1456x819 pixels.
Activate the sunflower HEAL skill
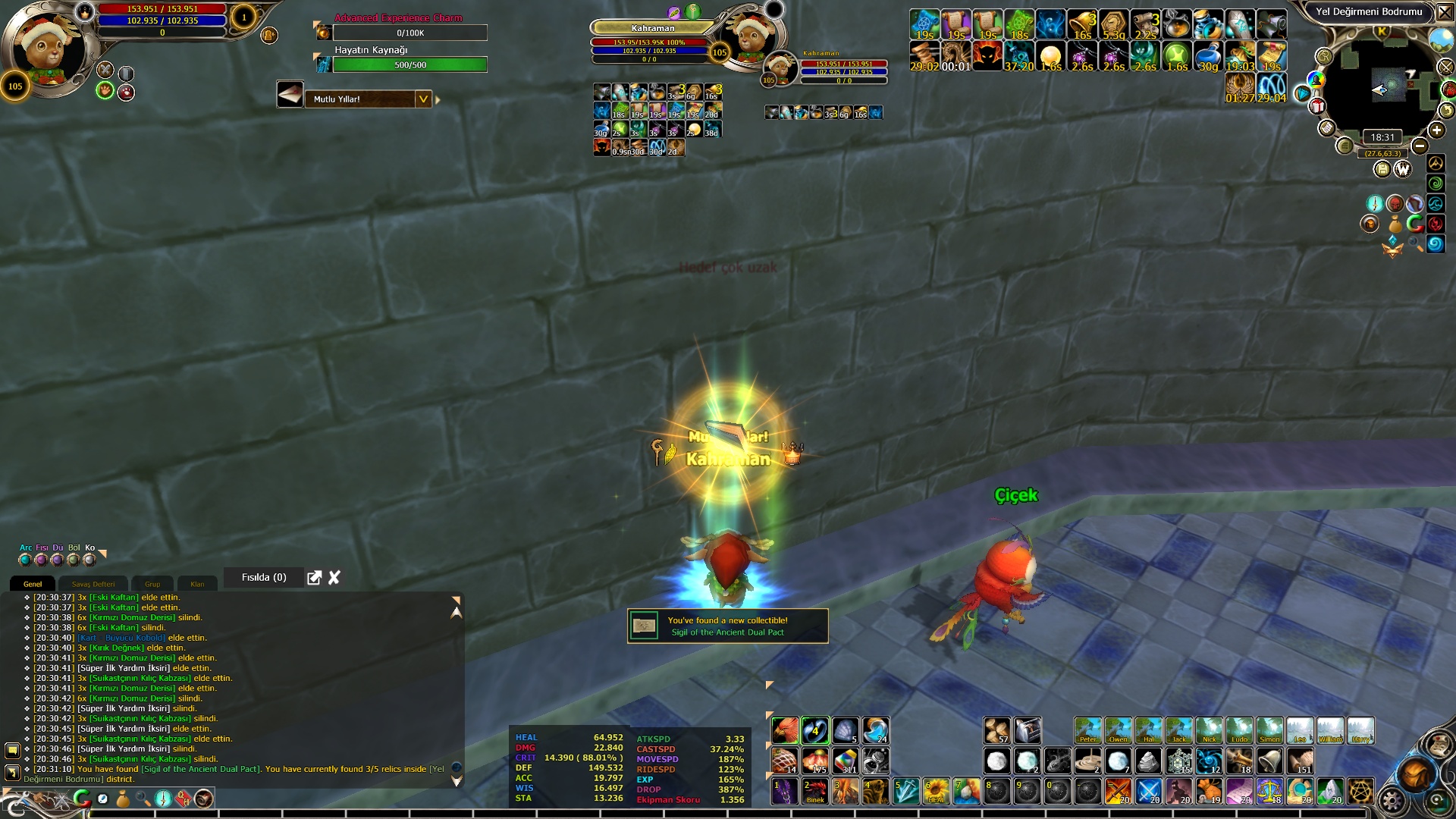tap(937, 792)
